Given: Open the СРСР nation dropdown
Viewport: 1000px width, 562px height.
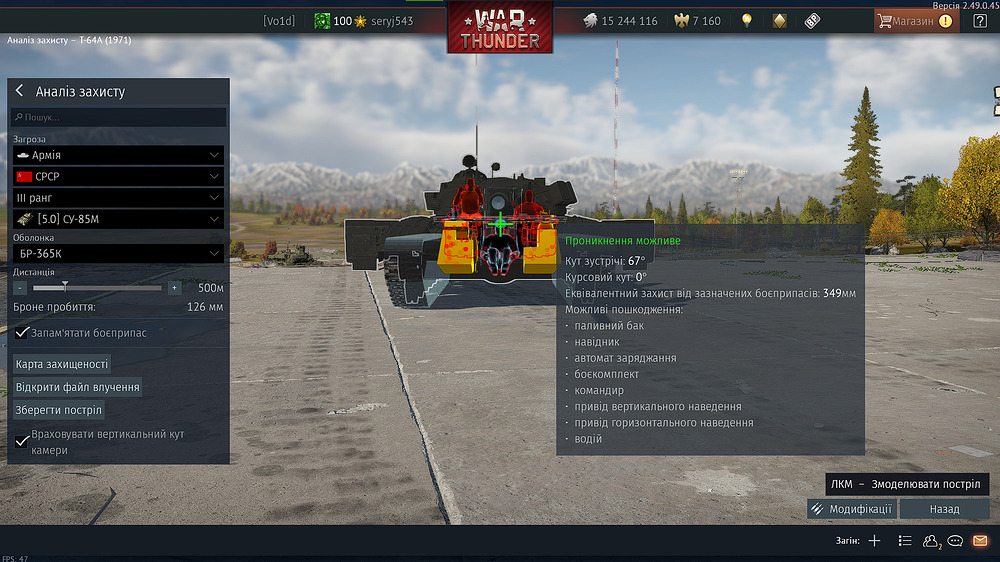Looking at the screenshot, I should [x=118, y=176].
